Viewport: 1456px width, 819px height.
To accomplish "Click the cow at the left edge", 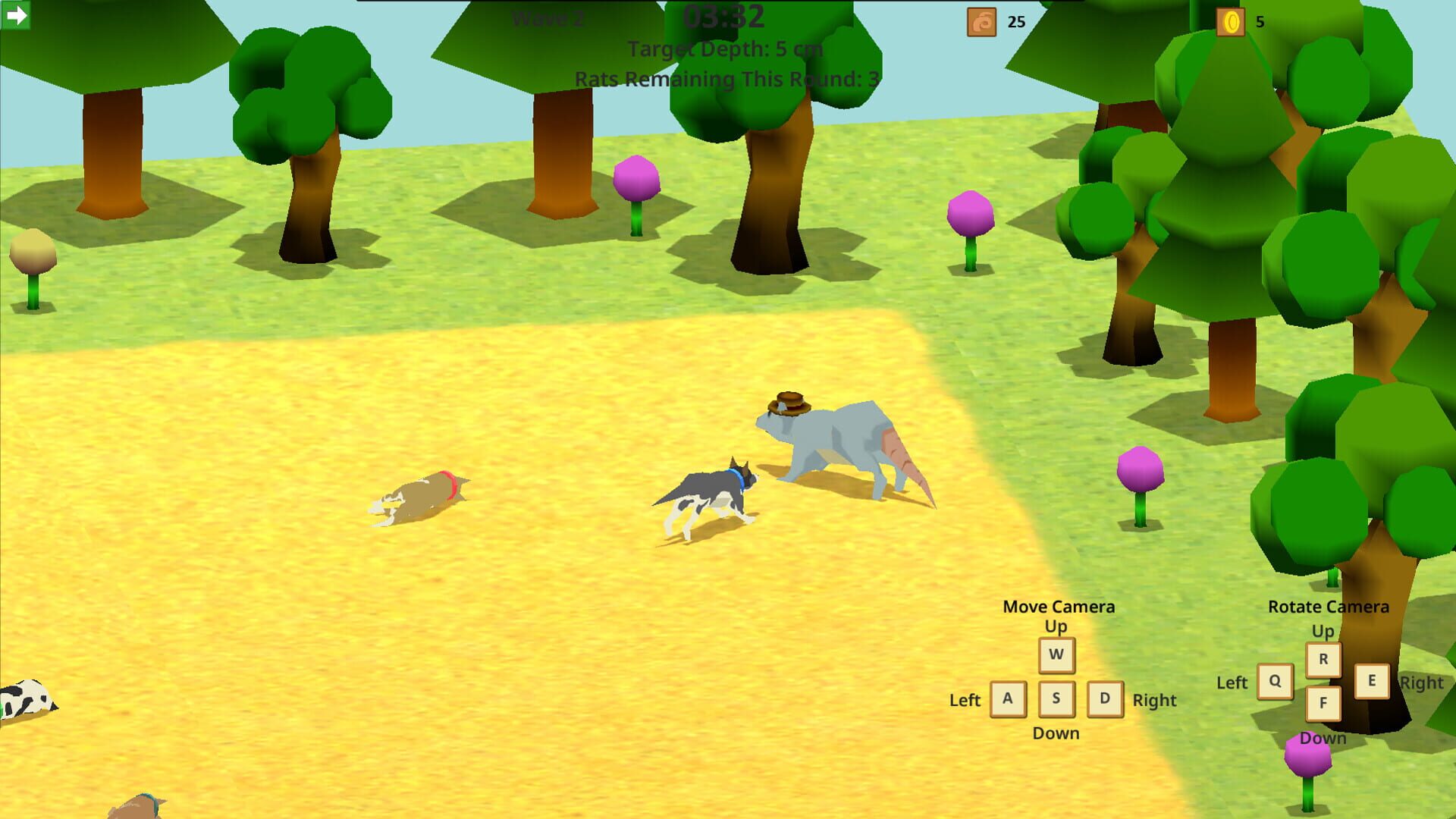I will [x=27, y=696].
